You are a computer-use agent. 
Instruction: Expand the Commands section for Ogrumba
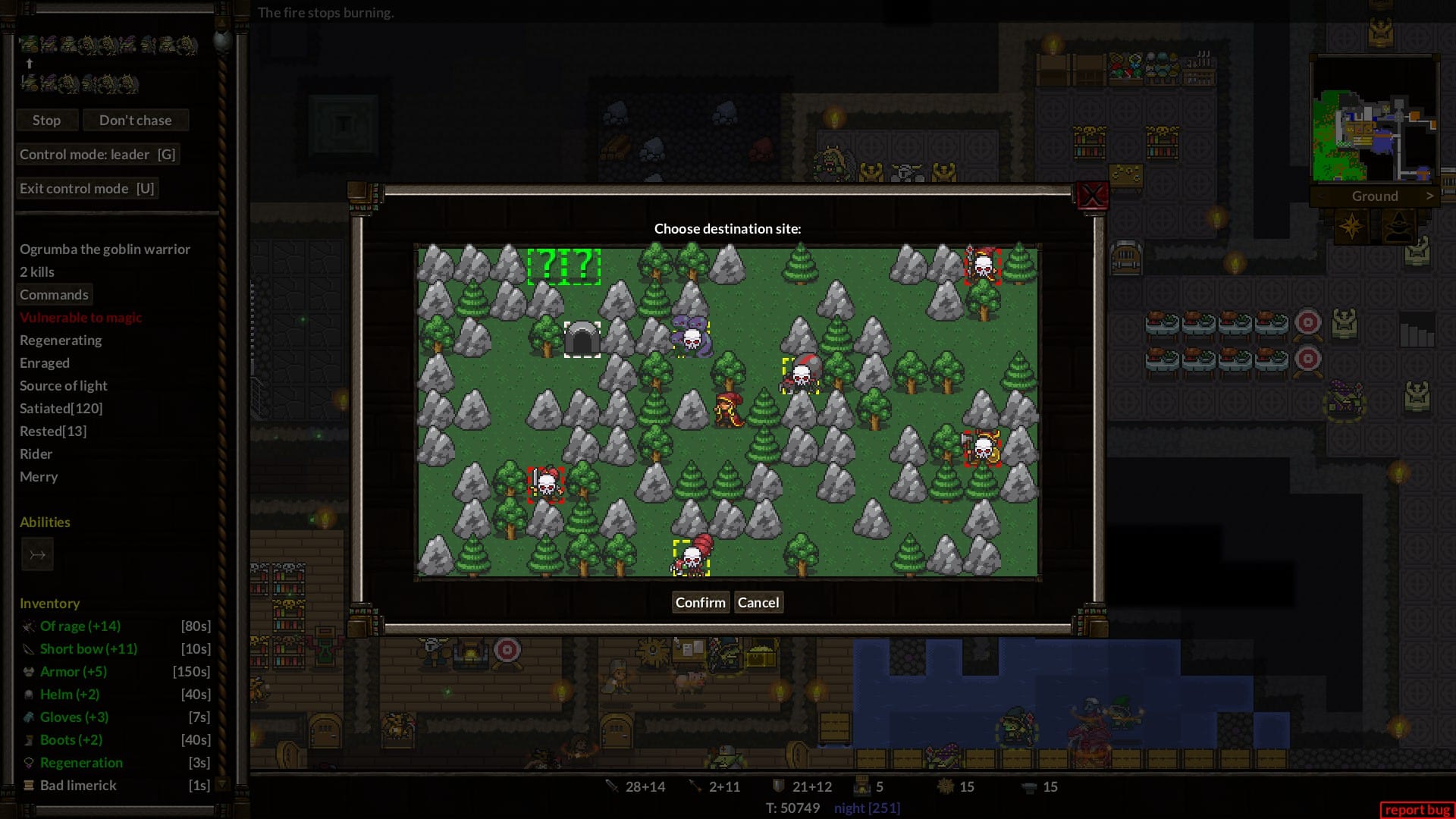coord(54,294)
